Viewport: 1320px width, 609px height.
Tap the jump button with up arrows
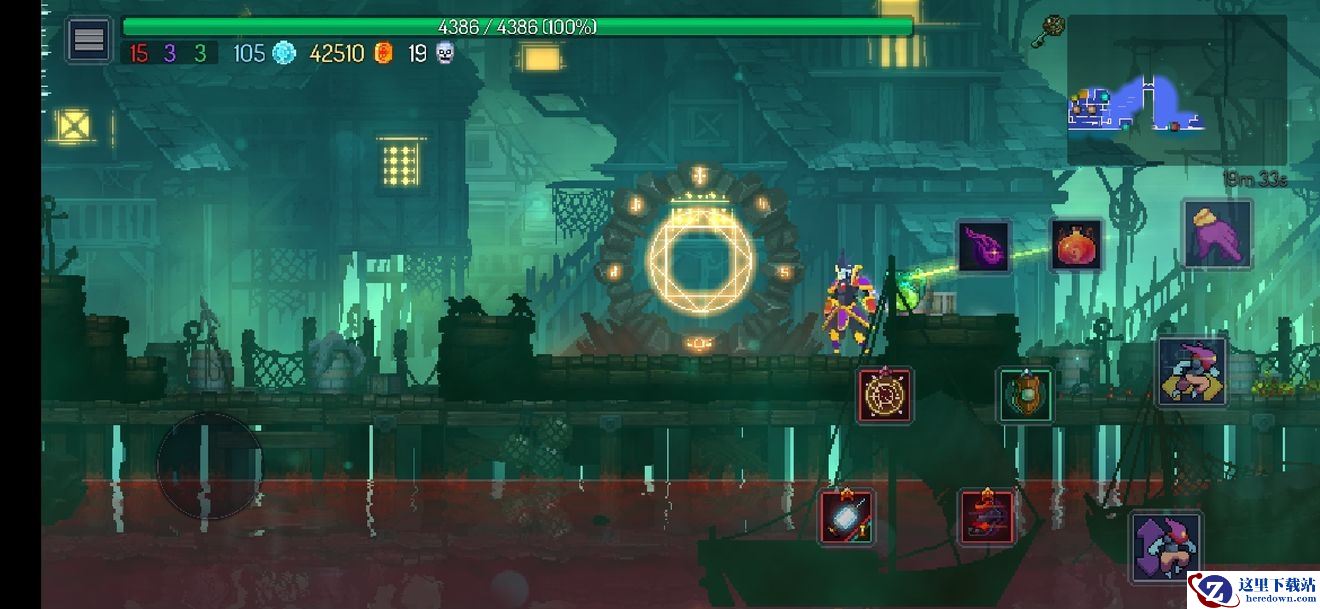pos(1165,546)
